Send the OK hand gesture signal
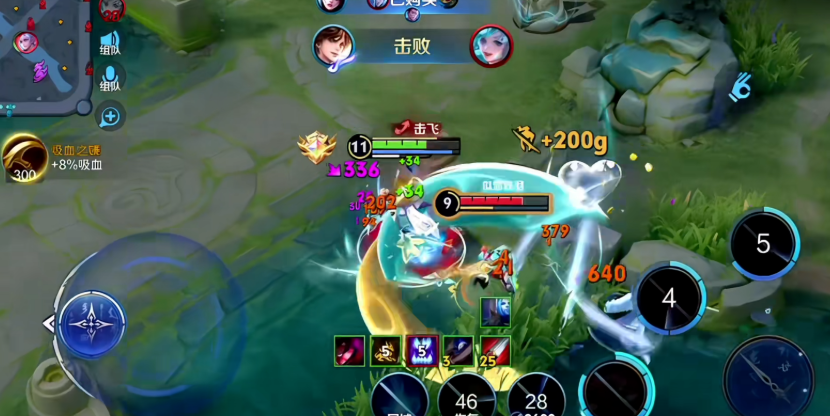830x416 pixels. [x=740, y=86]
